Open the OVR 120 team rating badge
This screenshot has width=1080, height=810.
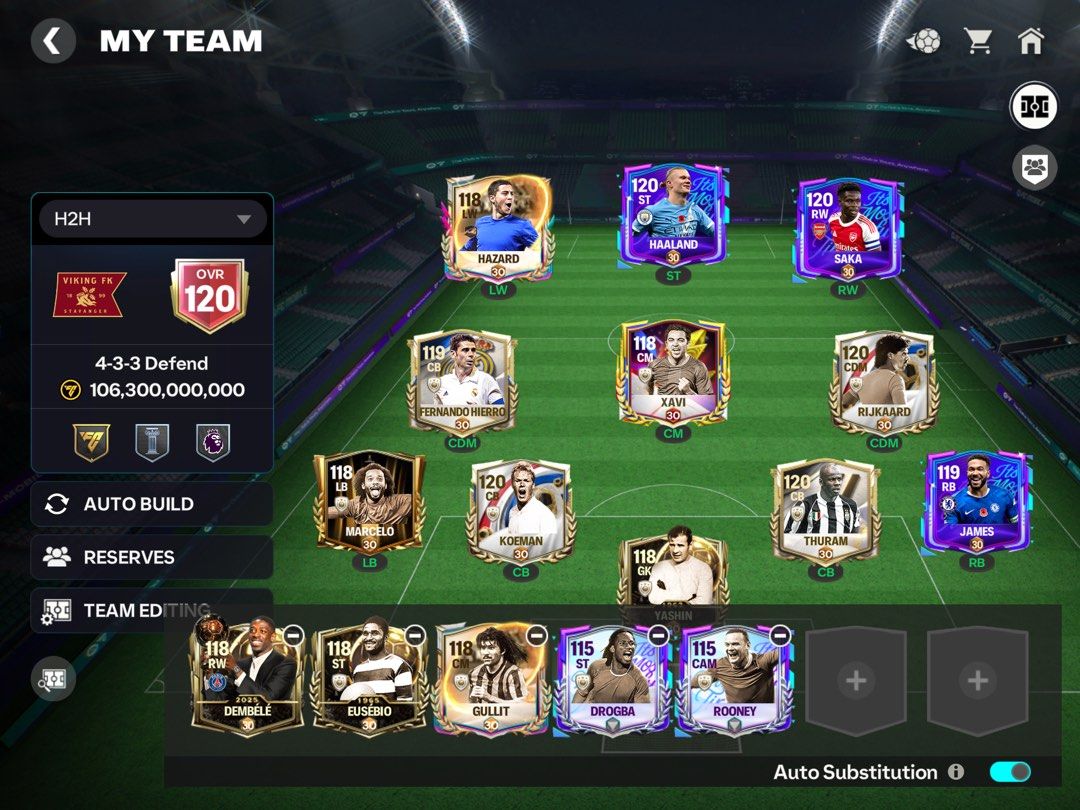coord(210,295)
